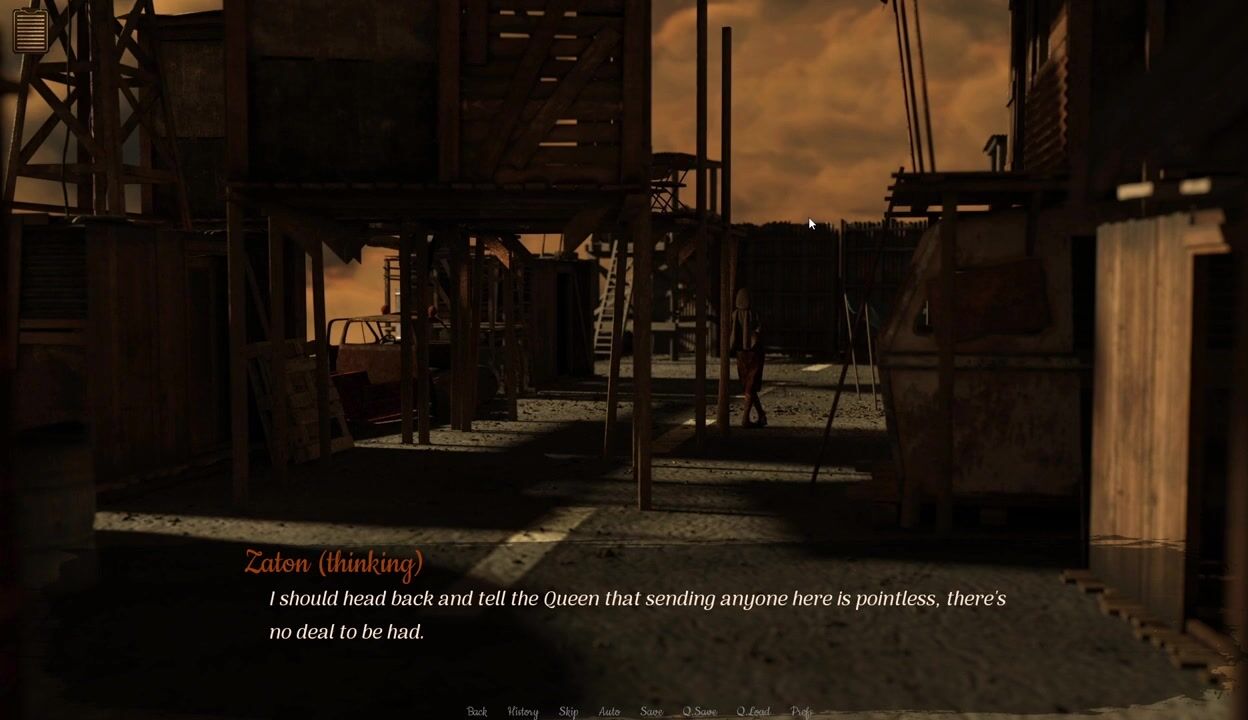This screenshot has width=1248, height=720.
Task: Go Back to the previous line
Action: coord(477,711)
